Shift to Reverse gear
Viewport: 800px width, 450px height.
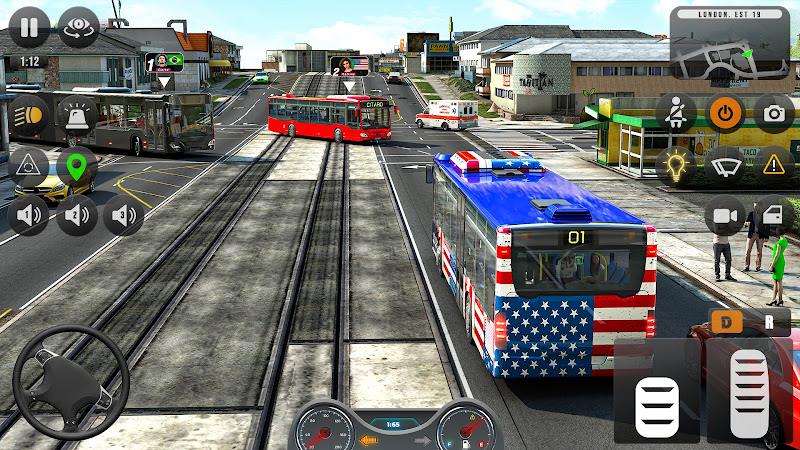click(x=770, y=322)
